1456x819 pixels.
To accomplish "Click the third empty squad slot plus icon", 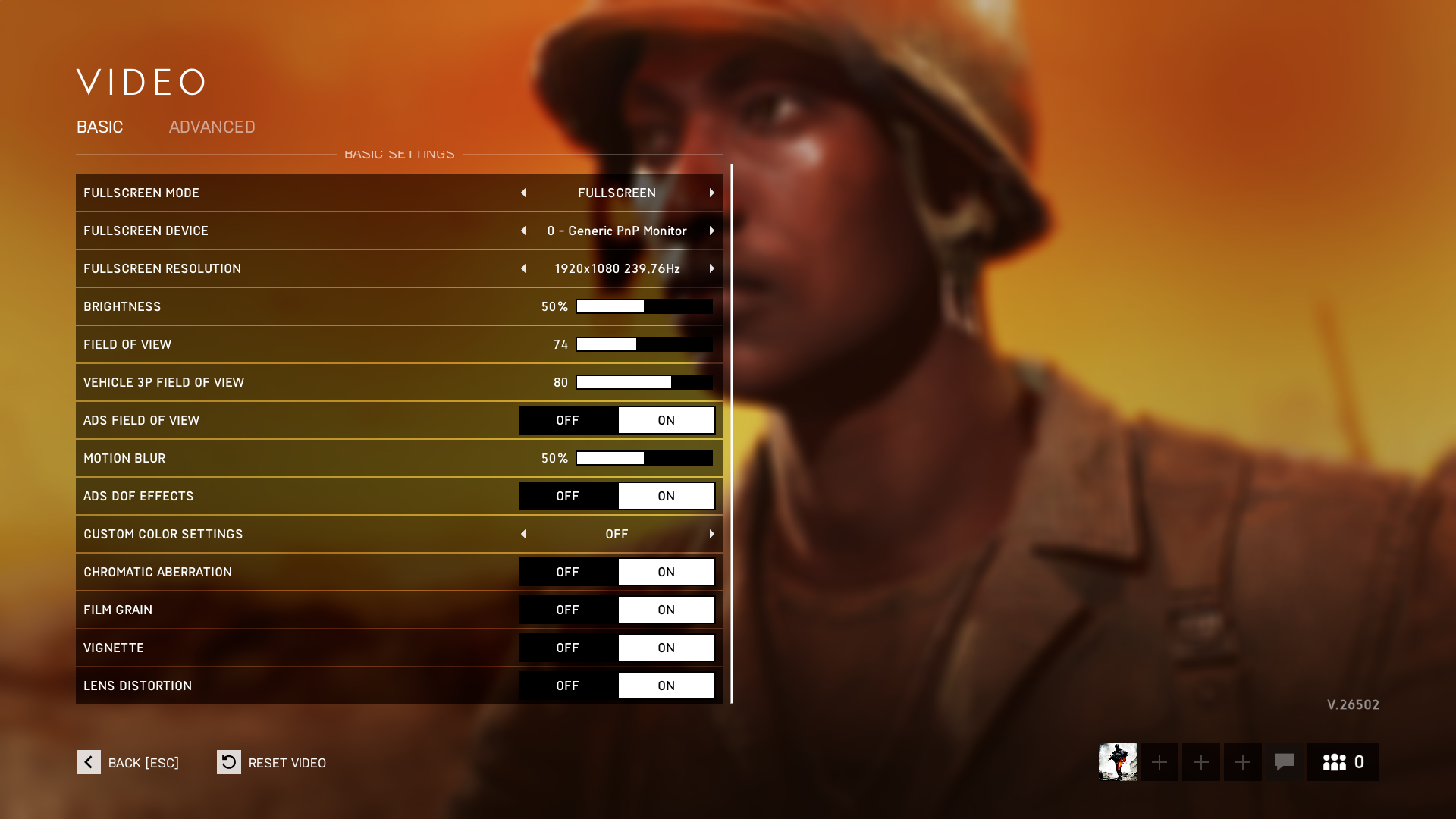I will point(1242,762).
